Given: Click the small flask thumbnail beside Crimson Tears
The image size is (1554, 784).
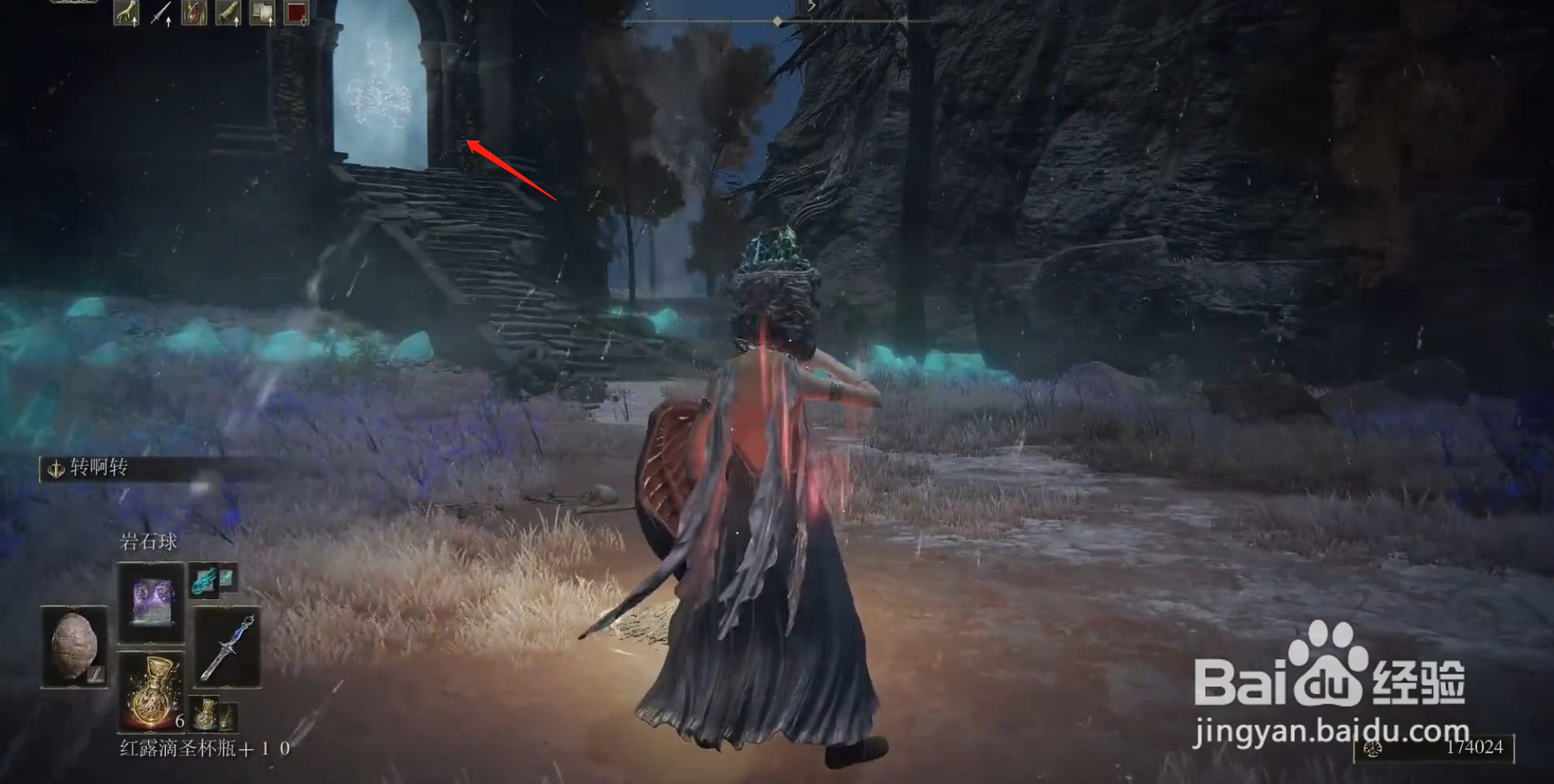Looking at the screenshot, I should tap(205, 713).
